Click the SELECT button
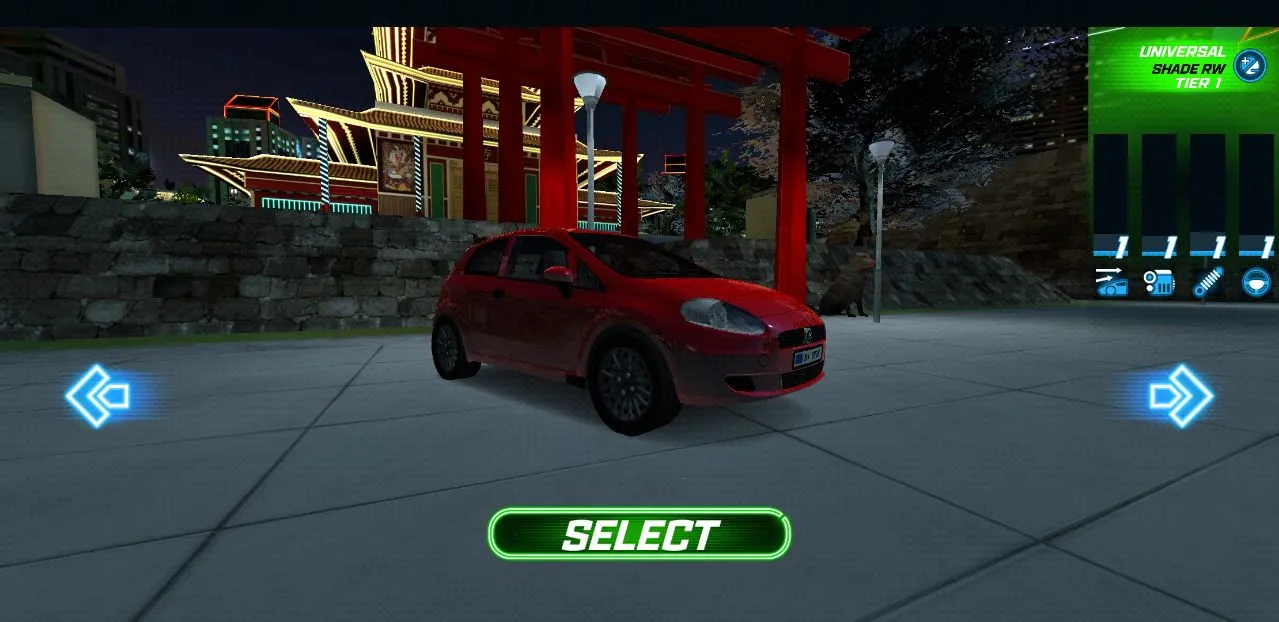Image resolution: width=1279 pixels, height=622 pixels. (x=639, y=534)
